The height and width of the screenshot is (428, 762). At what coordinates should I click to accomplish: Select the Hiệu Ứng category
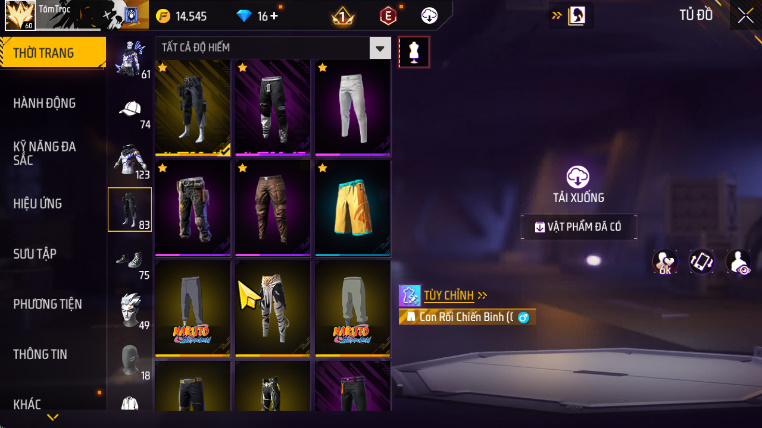(38, 203)
